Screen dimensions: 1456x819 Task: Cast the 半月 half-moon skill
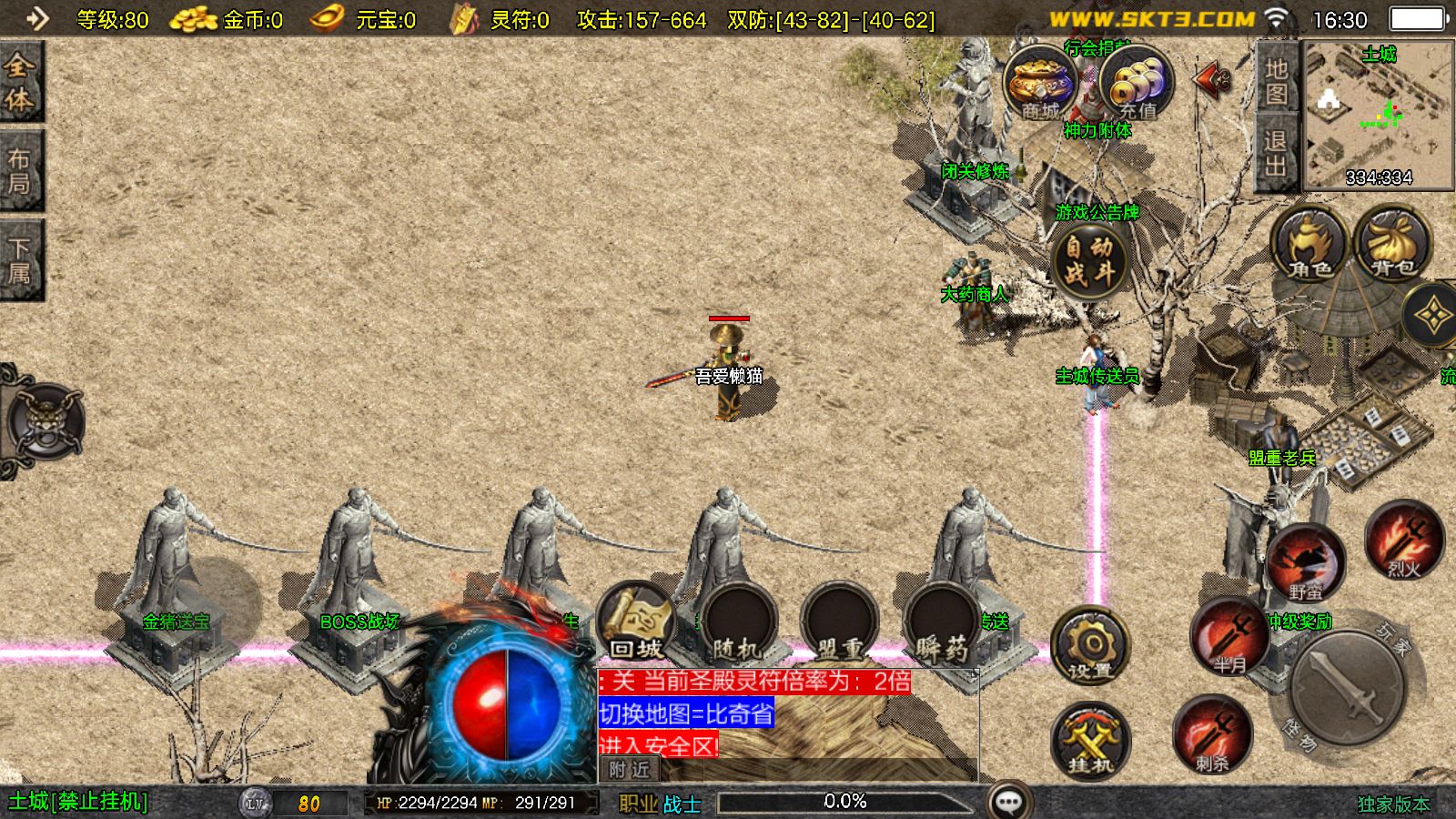point(1229,637)
